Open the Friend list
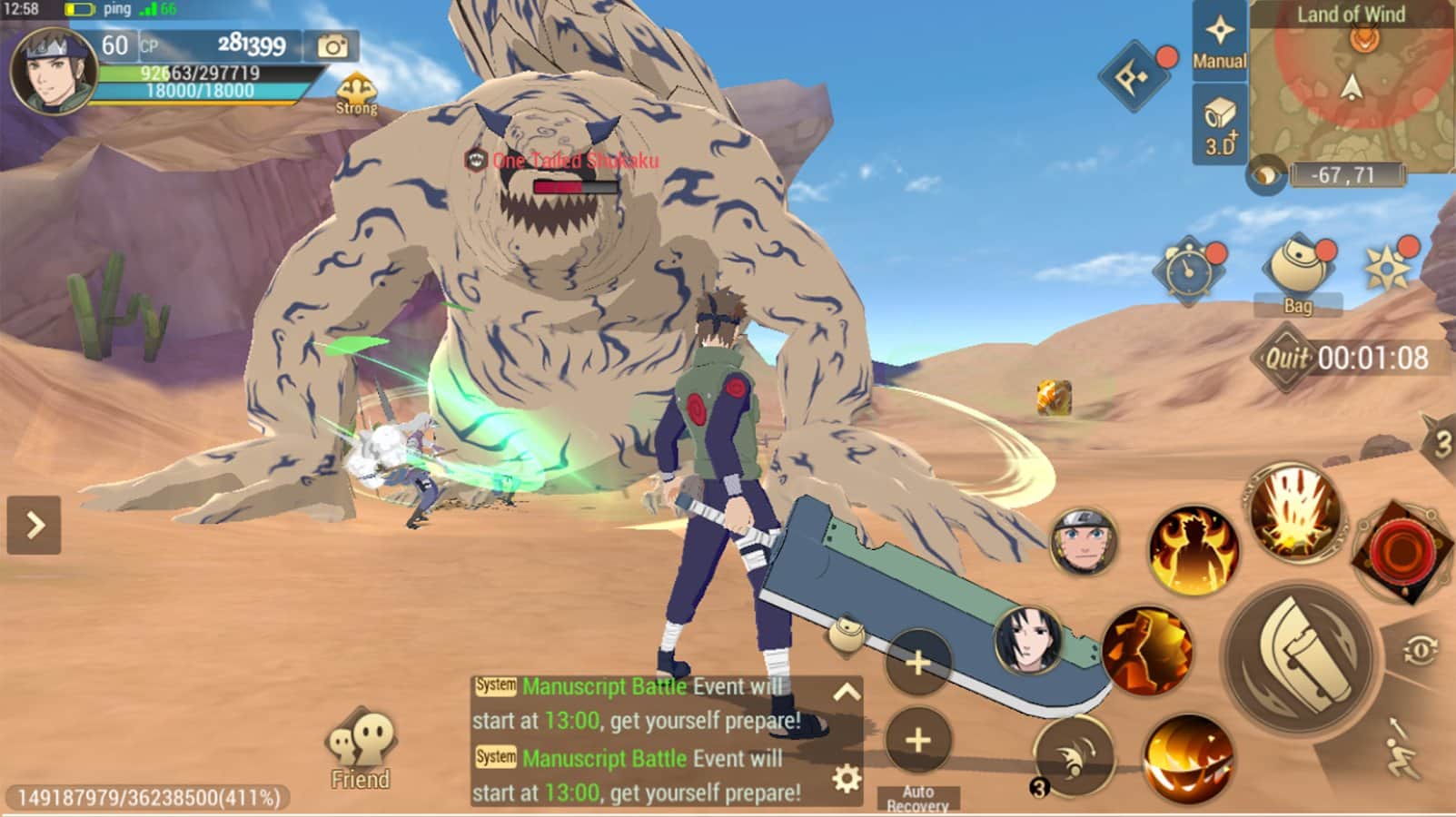Viewport: 1456px width, 817px height. pos(360,750)
